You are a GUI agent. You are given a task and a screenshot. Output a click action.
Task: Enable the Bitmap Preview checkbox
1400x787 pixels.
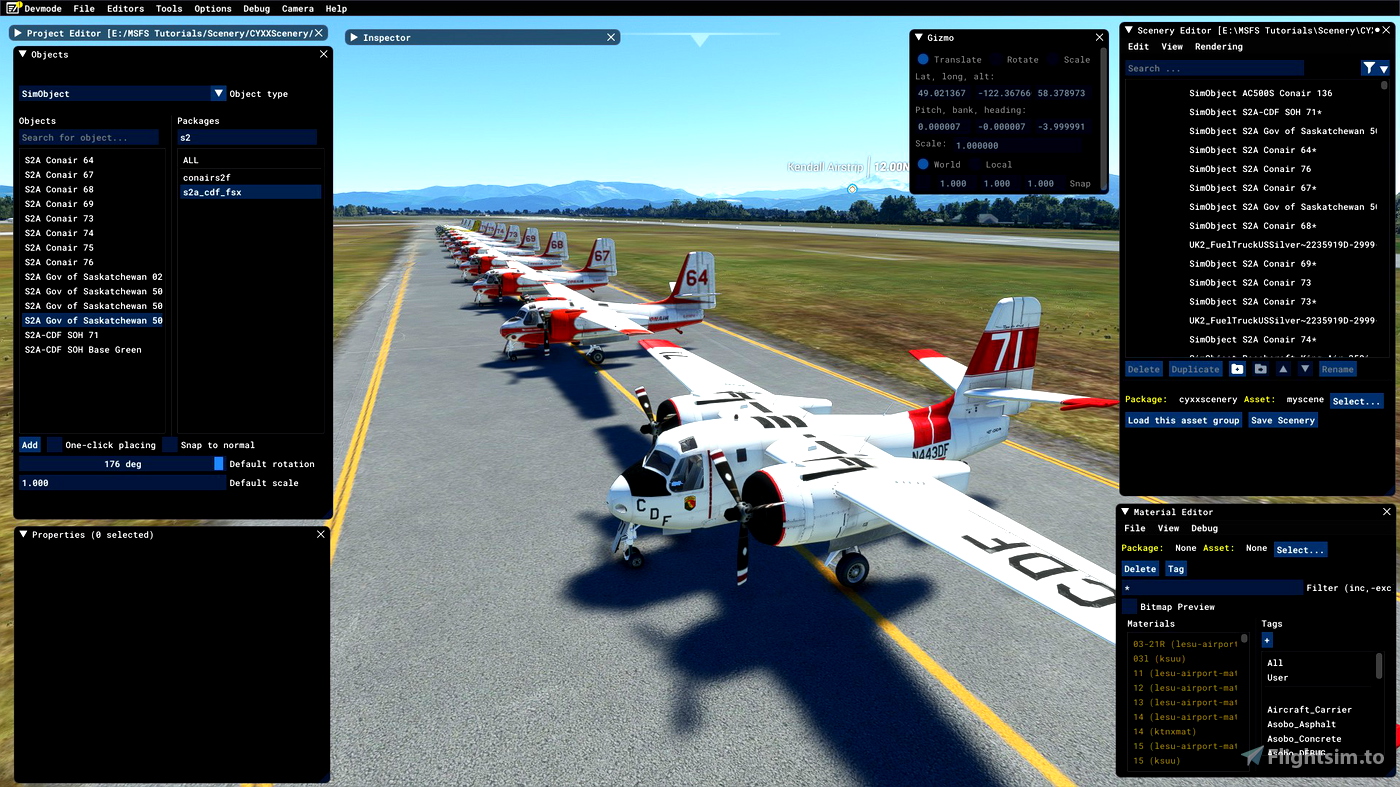click(x=1130, y=606)
